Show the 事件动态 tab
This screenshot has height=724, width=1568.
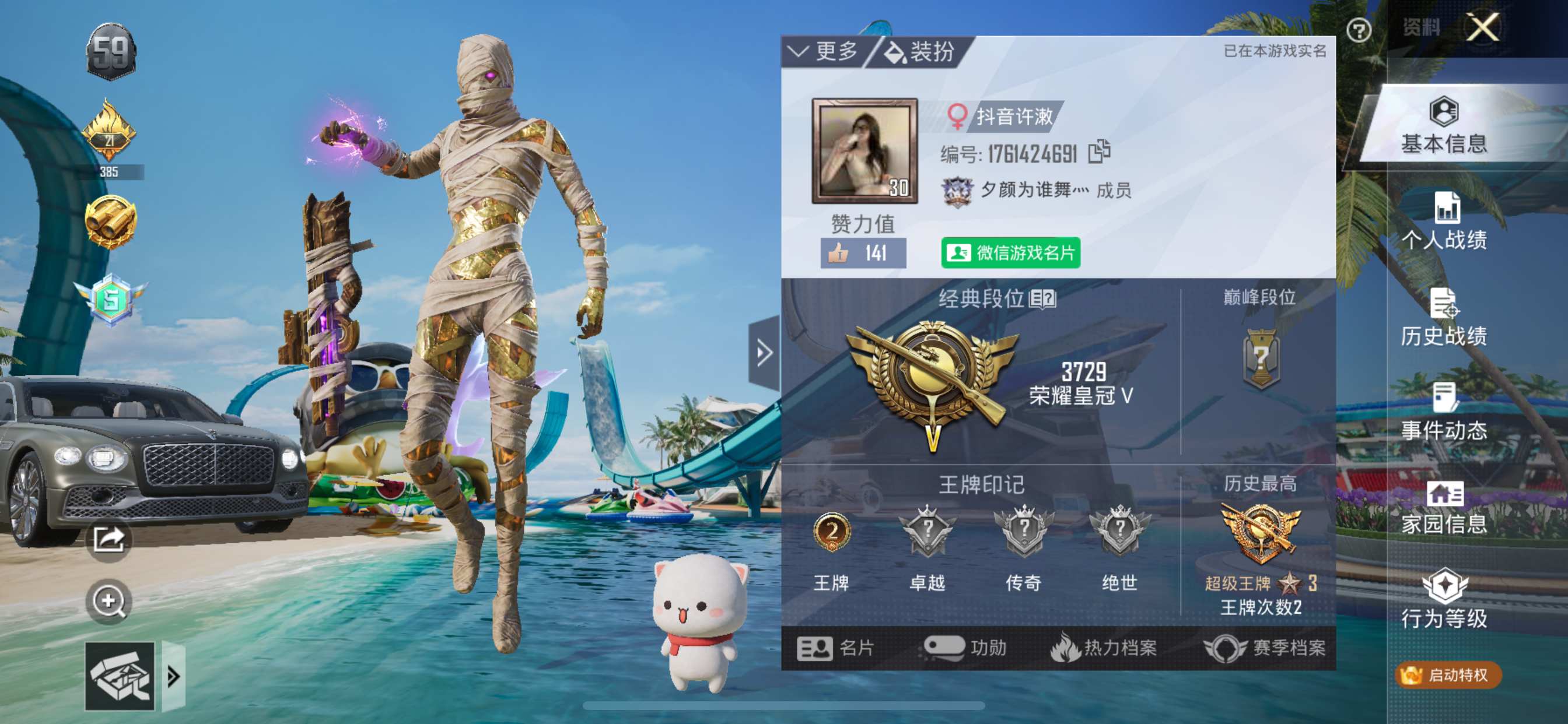(x=1444, y=412)
